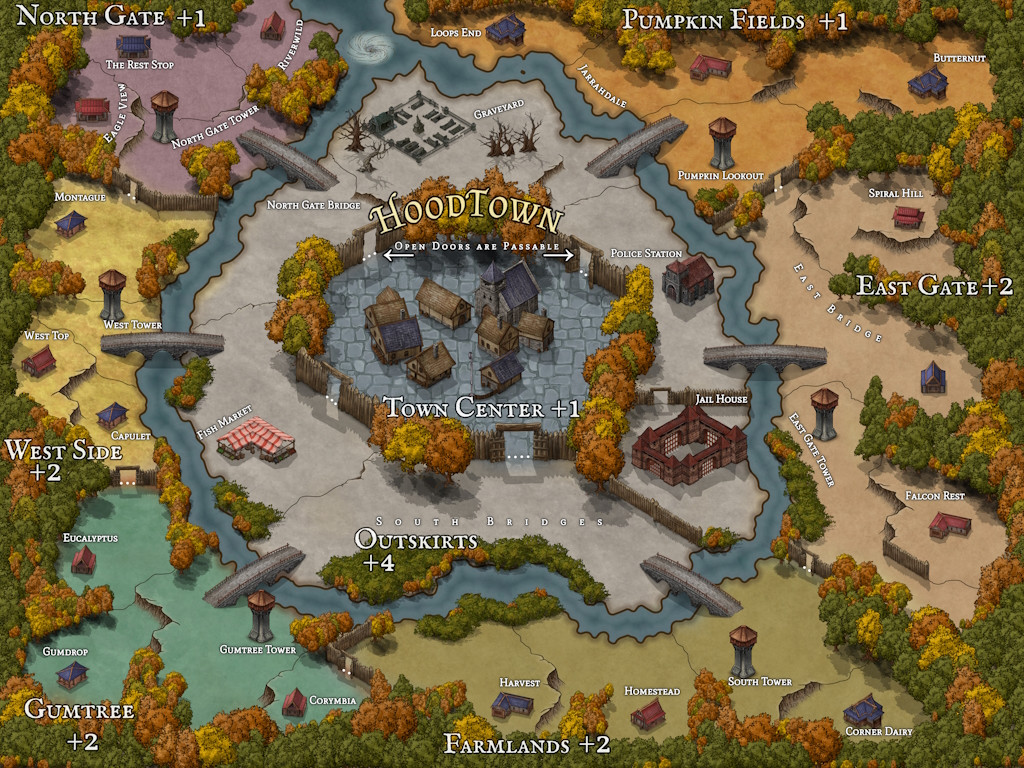The width and height of the screenshot is (1024, 768).
Task: Select the Police Station territory
Action: click(688, 278)
